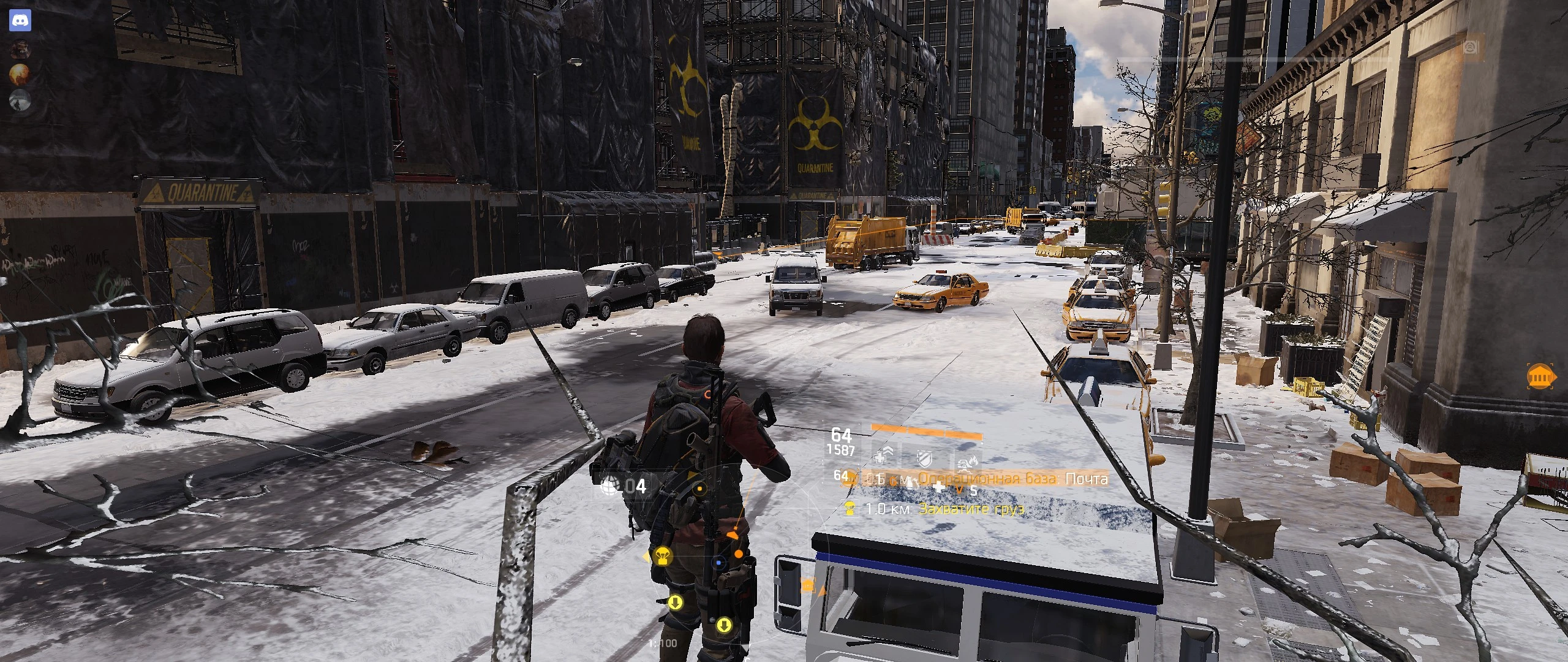This screenshot has width=1568, height=662.
Task: Select the grayscale snowy-scene avatar icon
Action: click(20, 101)
